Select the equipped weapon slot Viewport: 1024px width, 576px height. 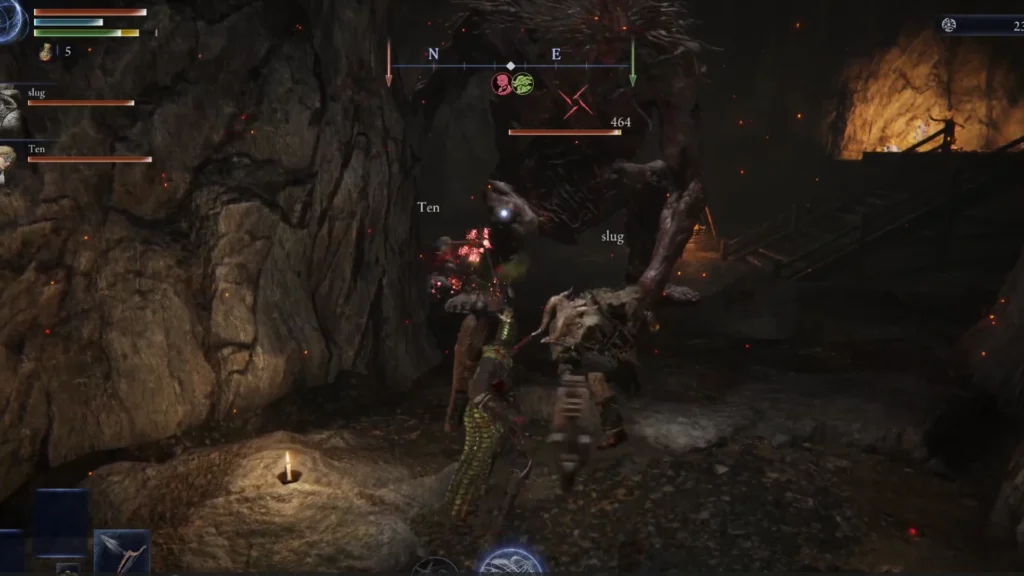click(x=122, y=553)
